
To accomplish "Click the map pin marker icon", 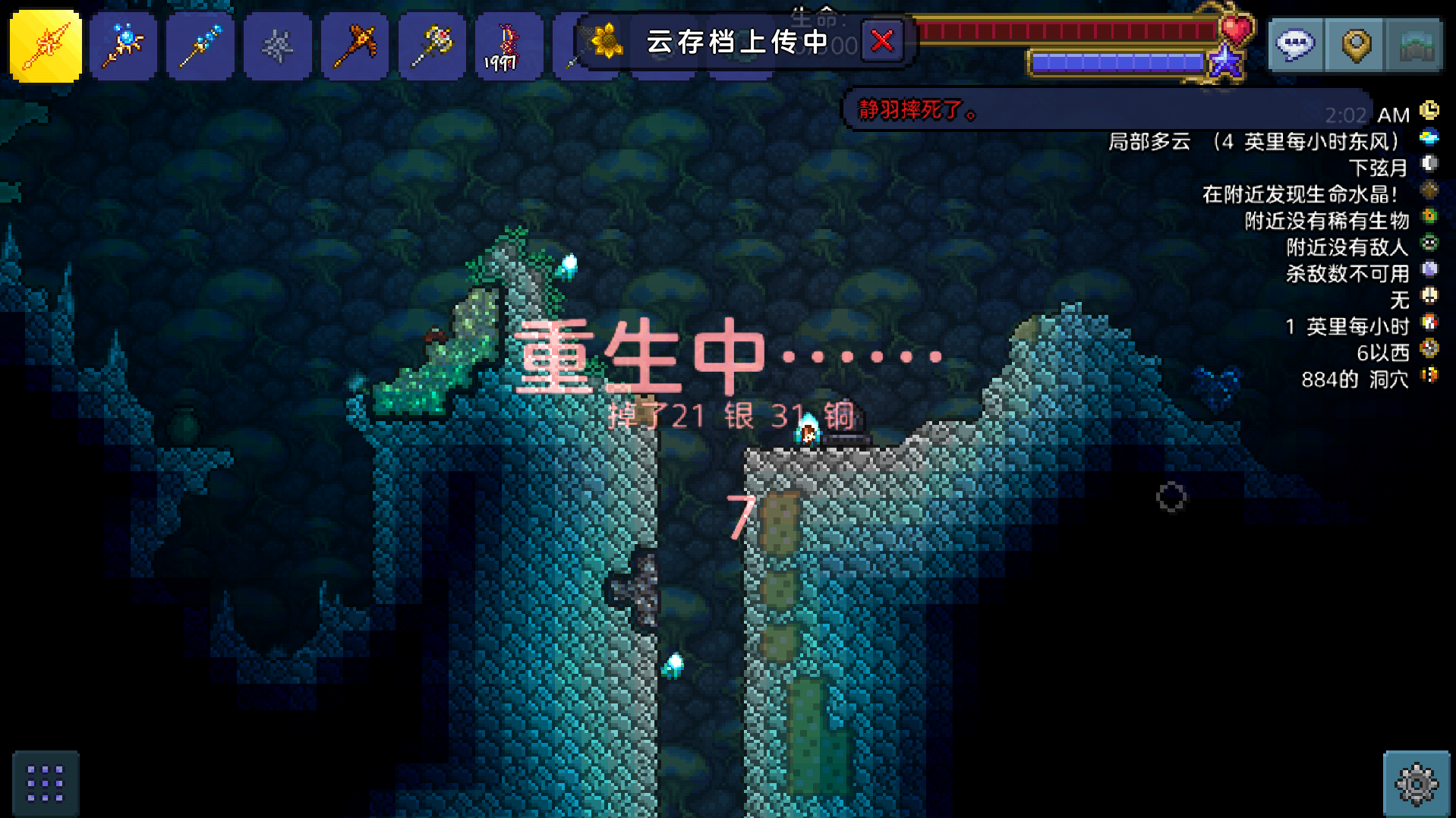I will [x=1354, y=46].
